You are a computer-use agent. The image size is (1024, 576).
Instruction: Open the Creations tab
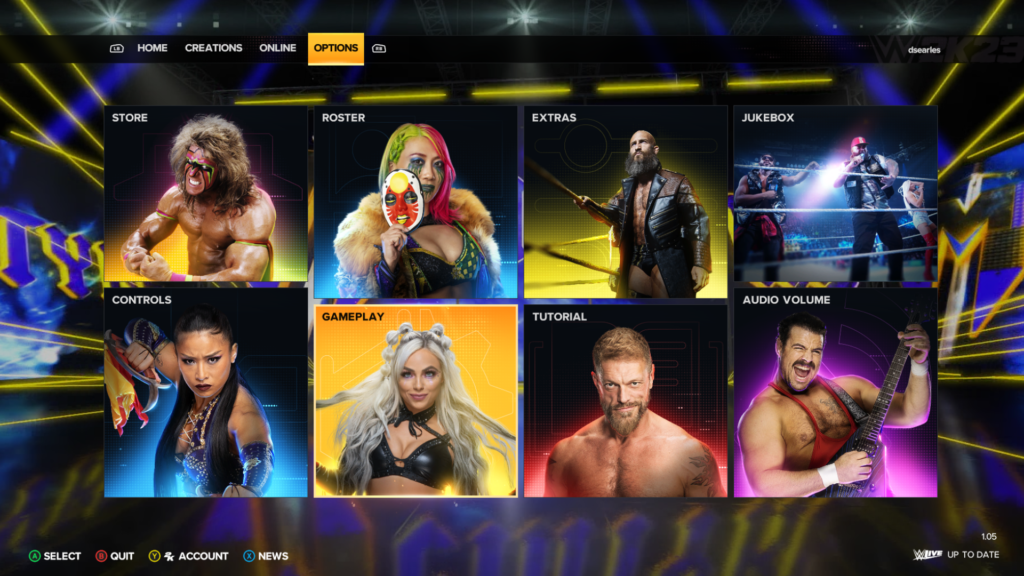coord(213,48)
